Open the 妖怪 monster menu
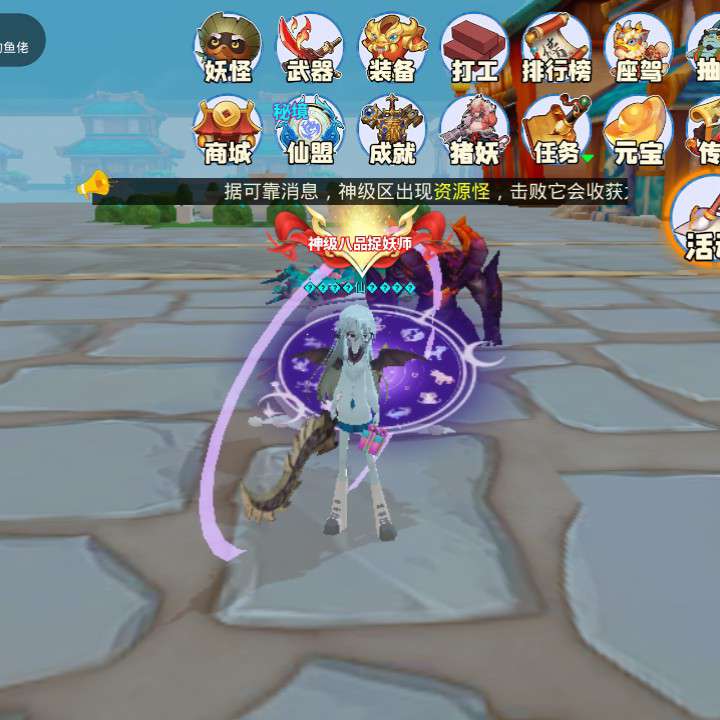Viewport: 720px width, 720px height. coord(229,48)
